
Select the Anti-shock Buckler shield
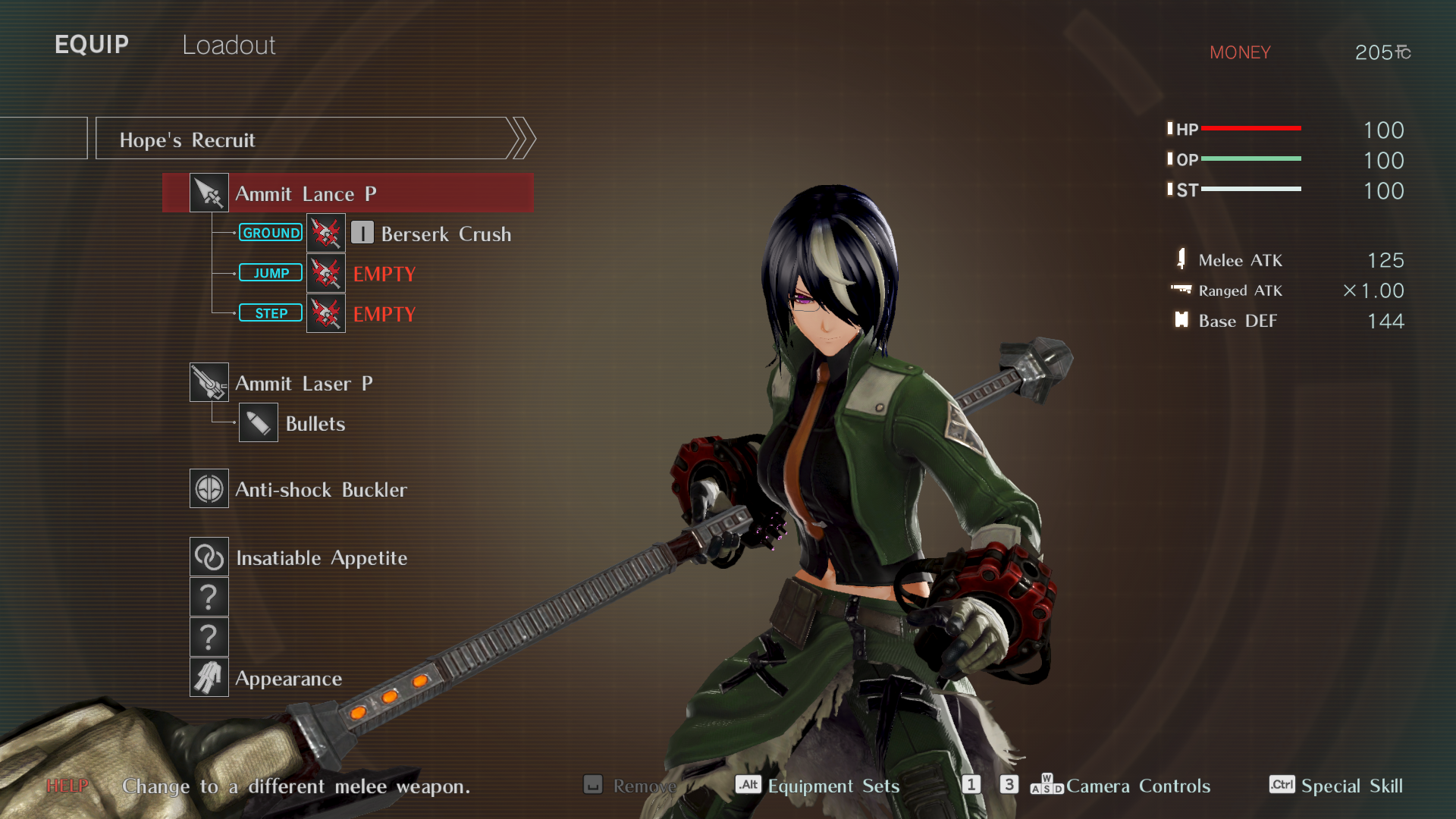[320, 490]
